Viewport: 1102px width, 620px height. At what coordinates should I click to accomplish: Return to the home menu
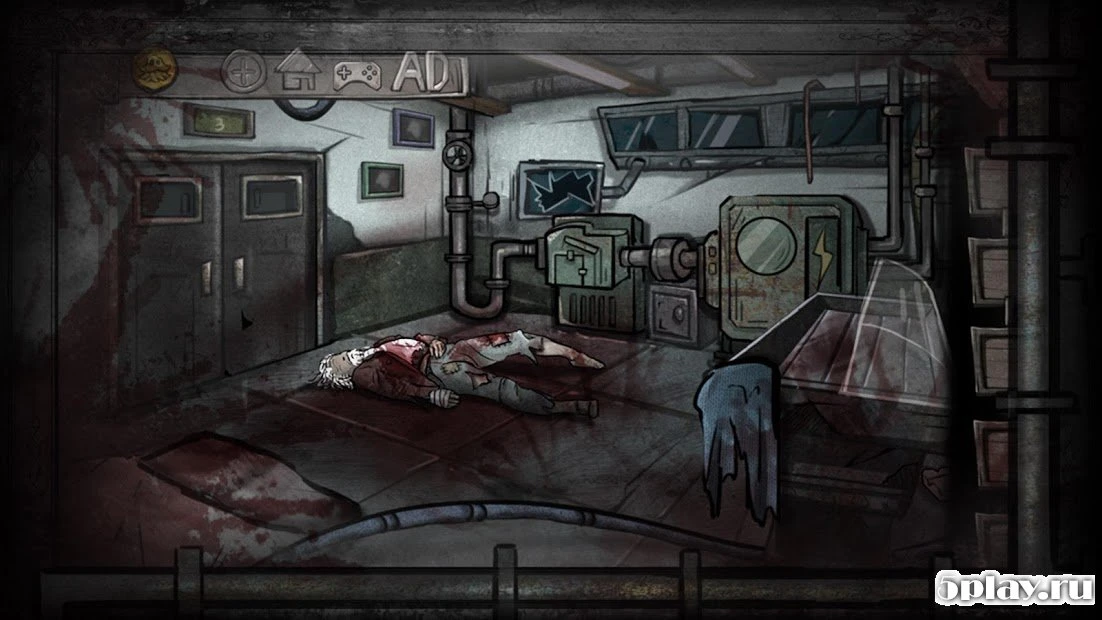(297, 72)
